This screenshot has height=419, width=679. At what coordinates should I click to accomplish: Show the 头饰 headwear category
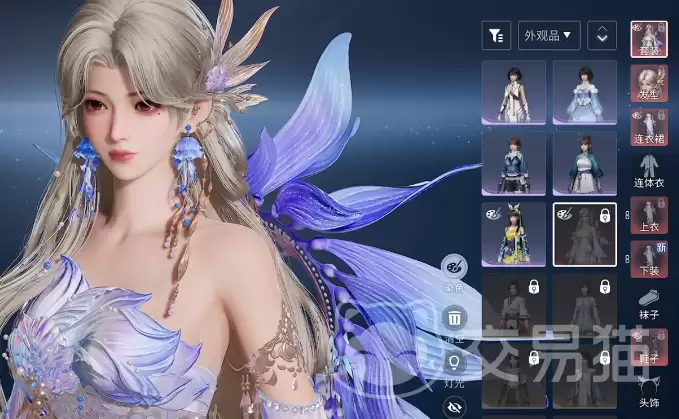coord(650,392)
